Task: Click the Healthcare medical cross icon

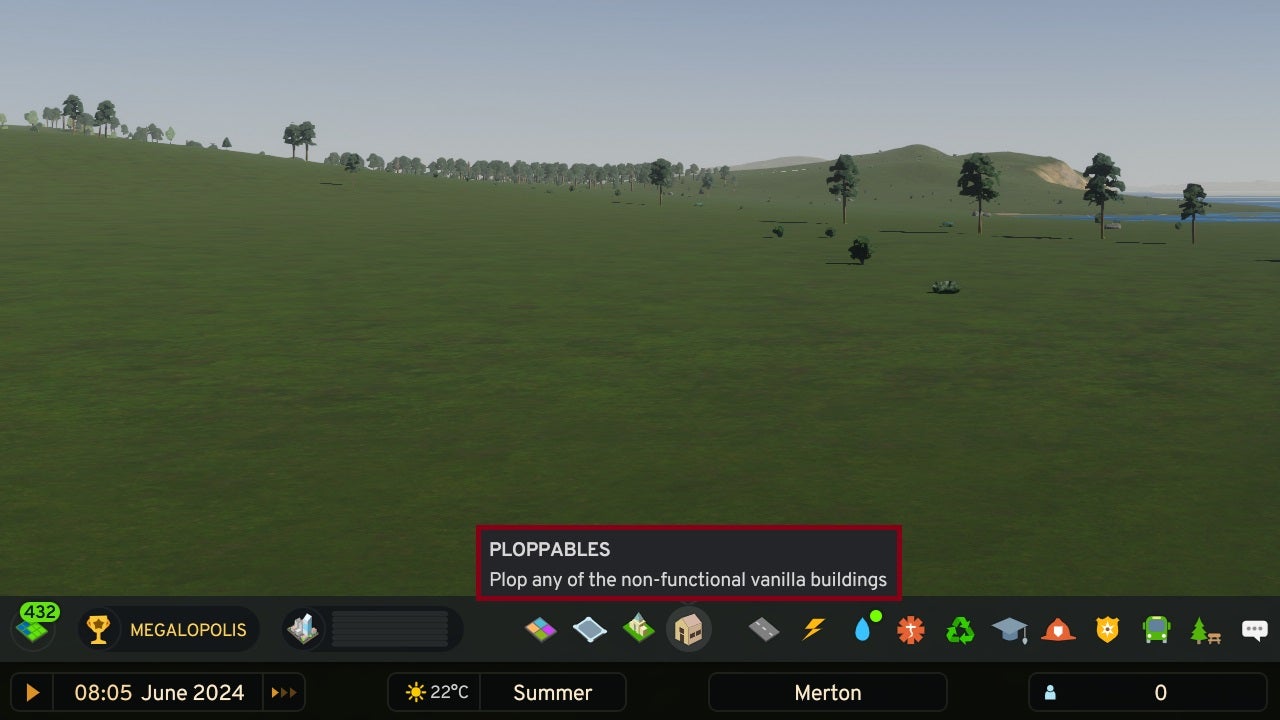Action: click(x=910, y=629)
